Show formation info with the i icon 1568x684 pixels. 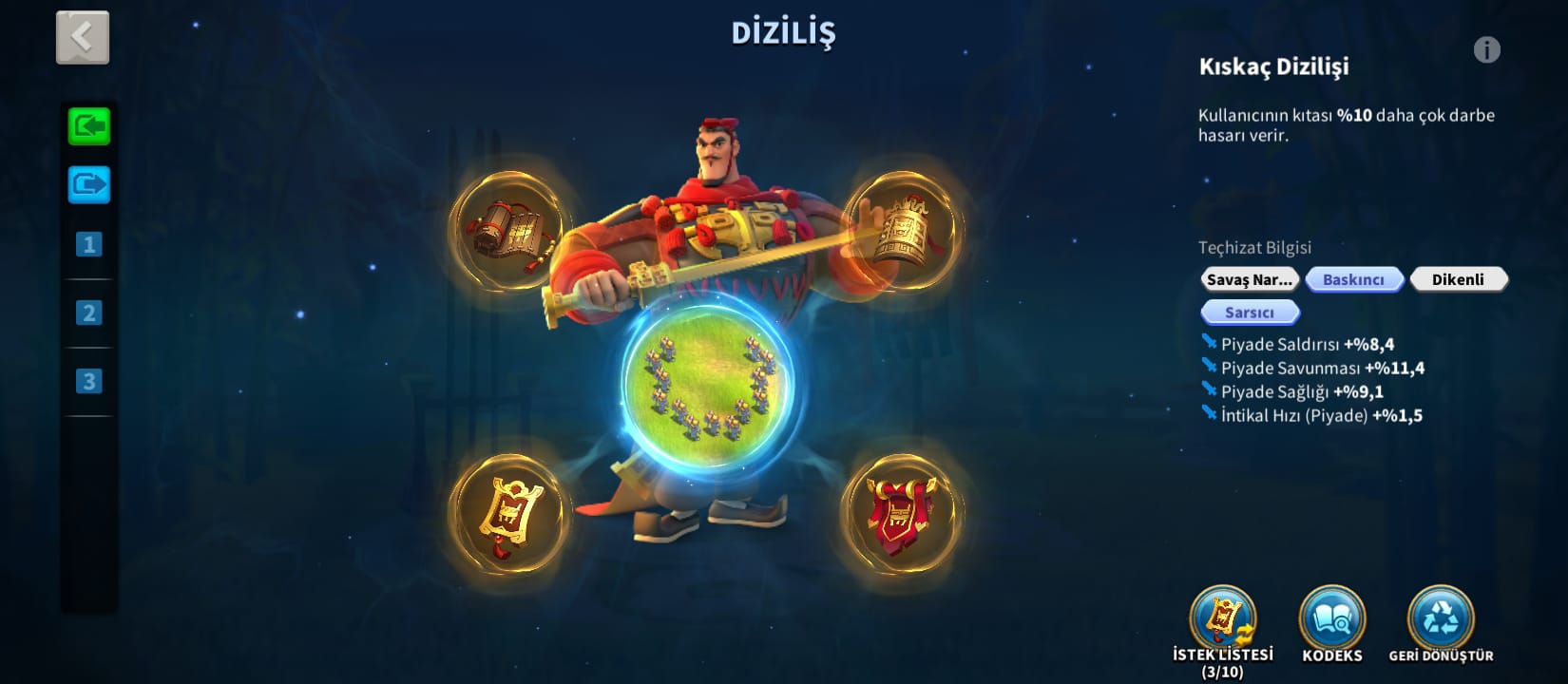click(x=1486, y=49)
